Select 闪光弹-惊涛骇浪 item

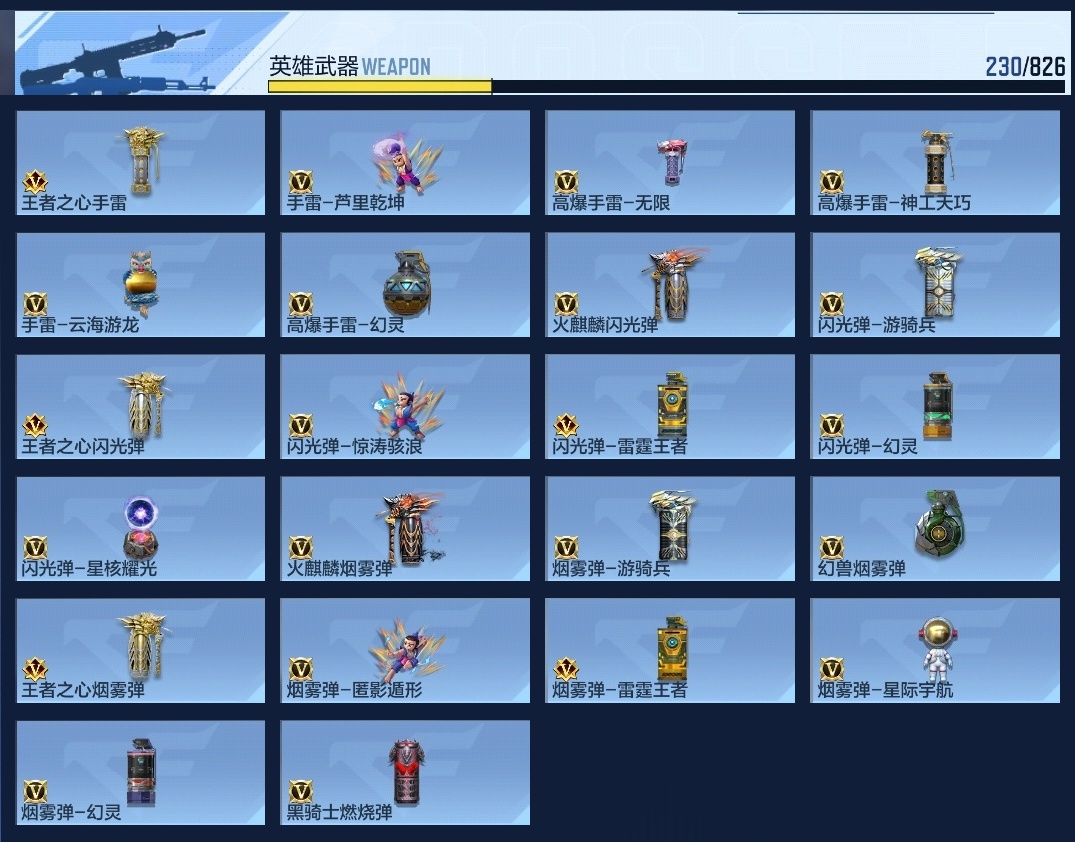coord(405,406)
